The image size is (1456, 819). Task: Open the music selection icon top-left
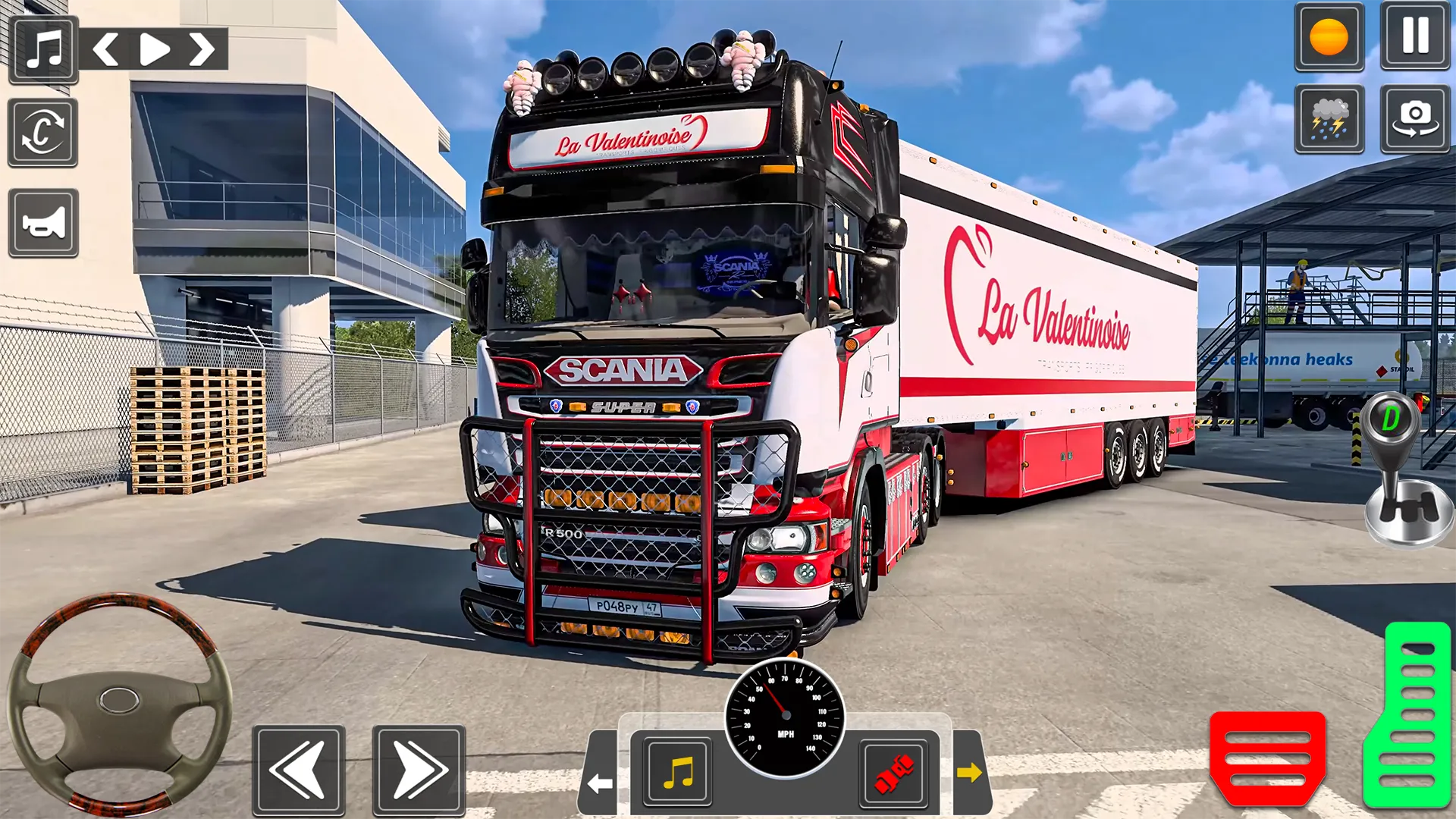(x=43, y=50)
